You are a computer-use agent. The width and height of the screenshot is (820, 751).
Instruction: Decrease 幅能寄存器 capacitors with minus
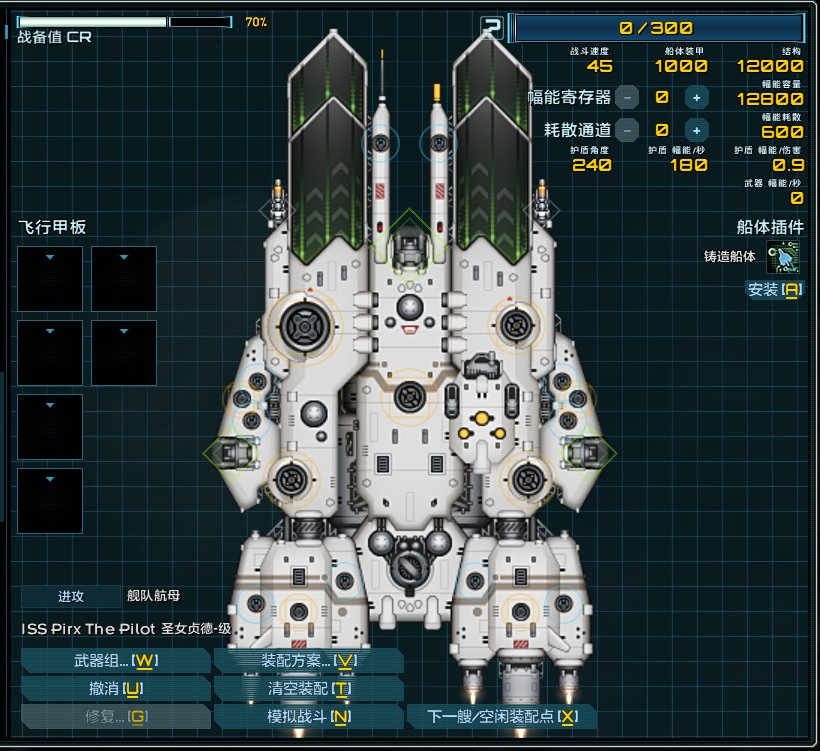click(627, 97)
